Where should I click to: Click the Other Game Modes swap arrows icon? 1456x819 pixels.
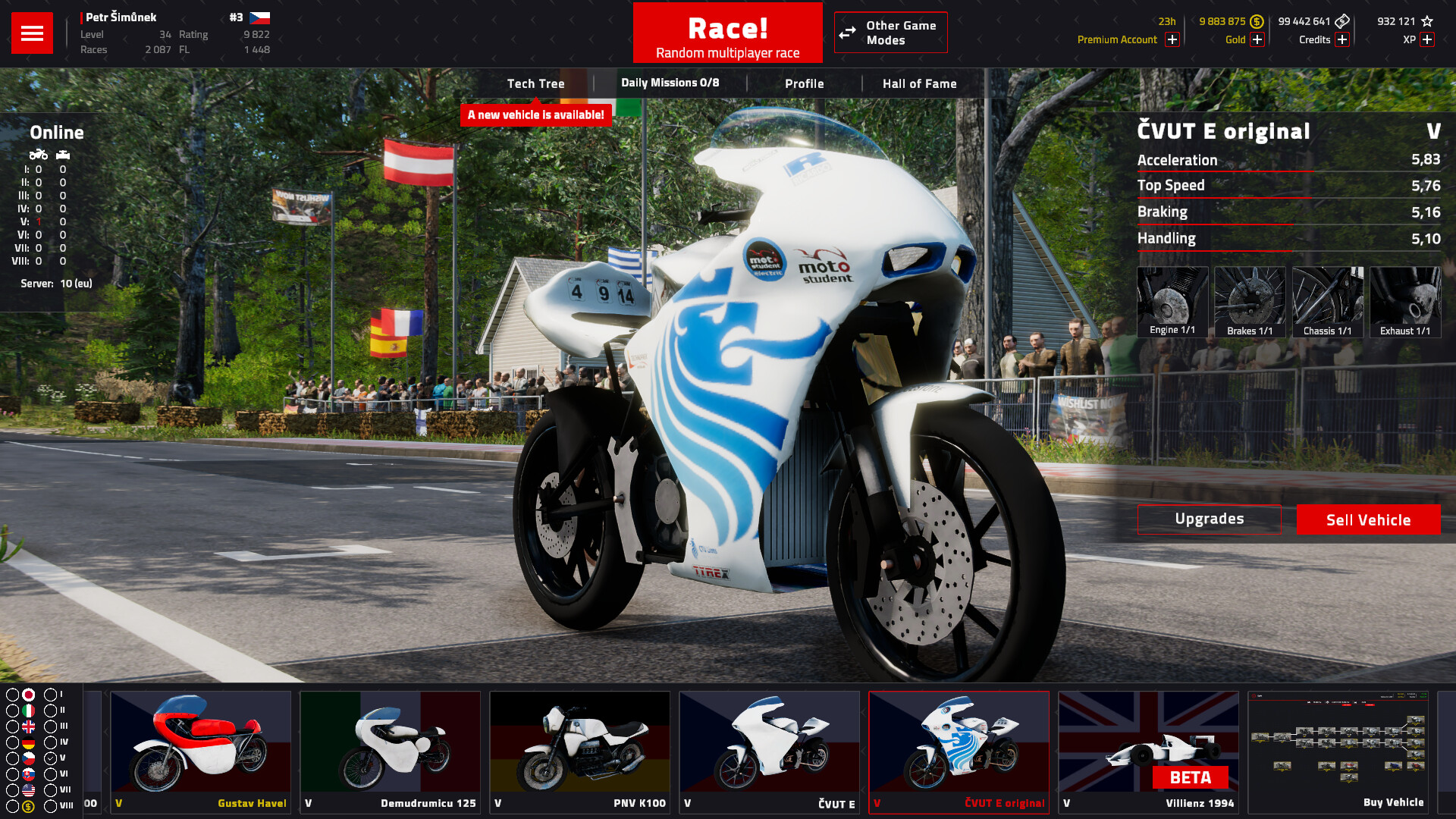click(x=847, y=33)
